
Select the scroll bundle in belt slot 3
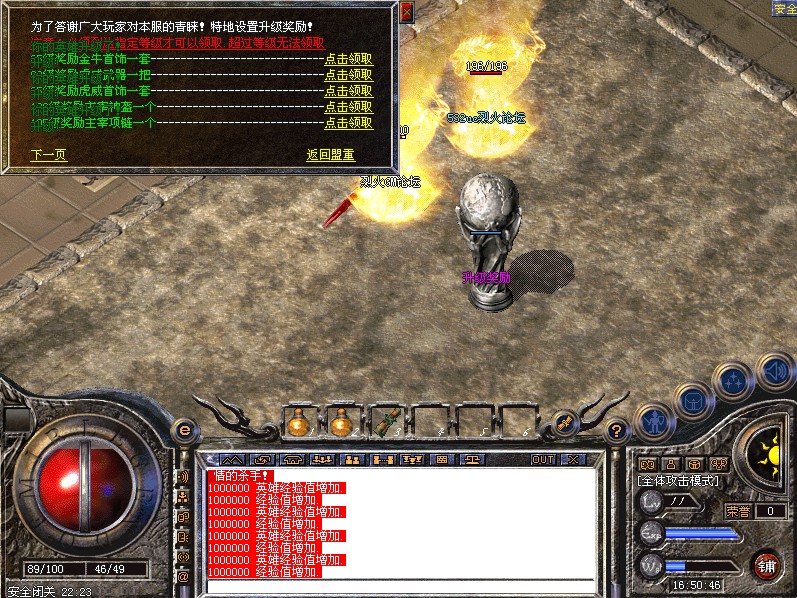385,423
